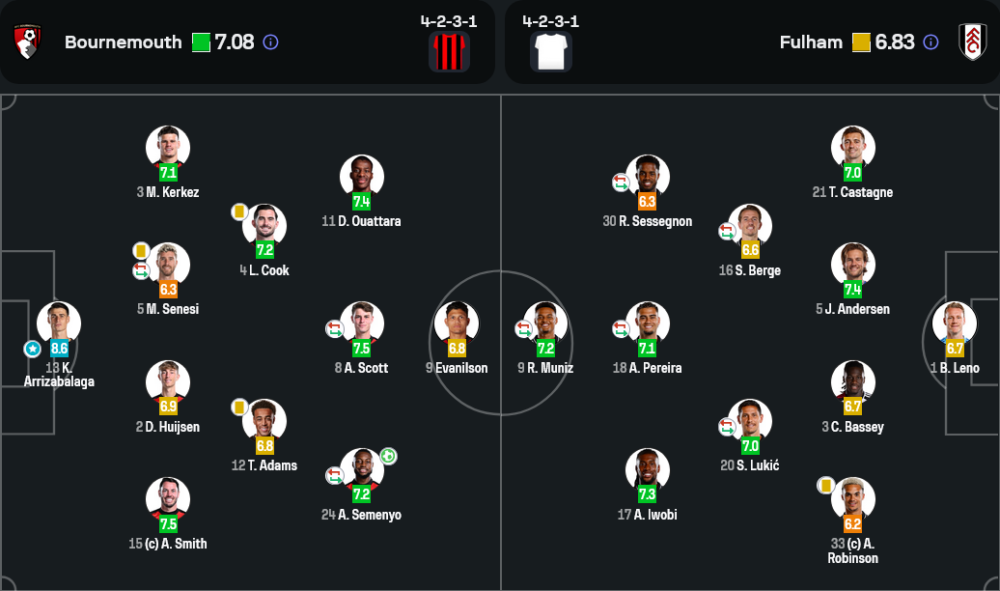Select the Bournemouth team name

(x=123, y=43)
